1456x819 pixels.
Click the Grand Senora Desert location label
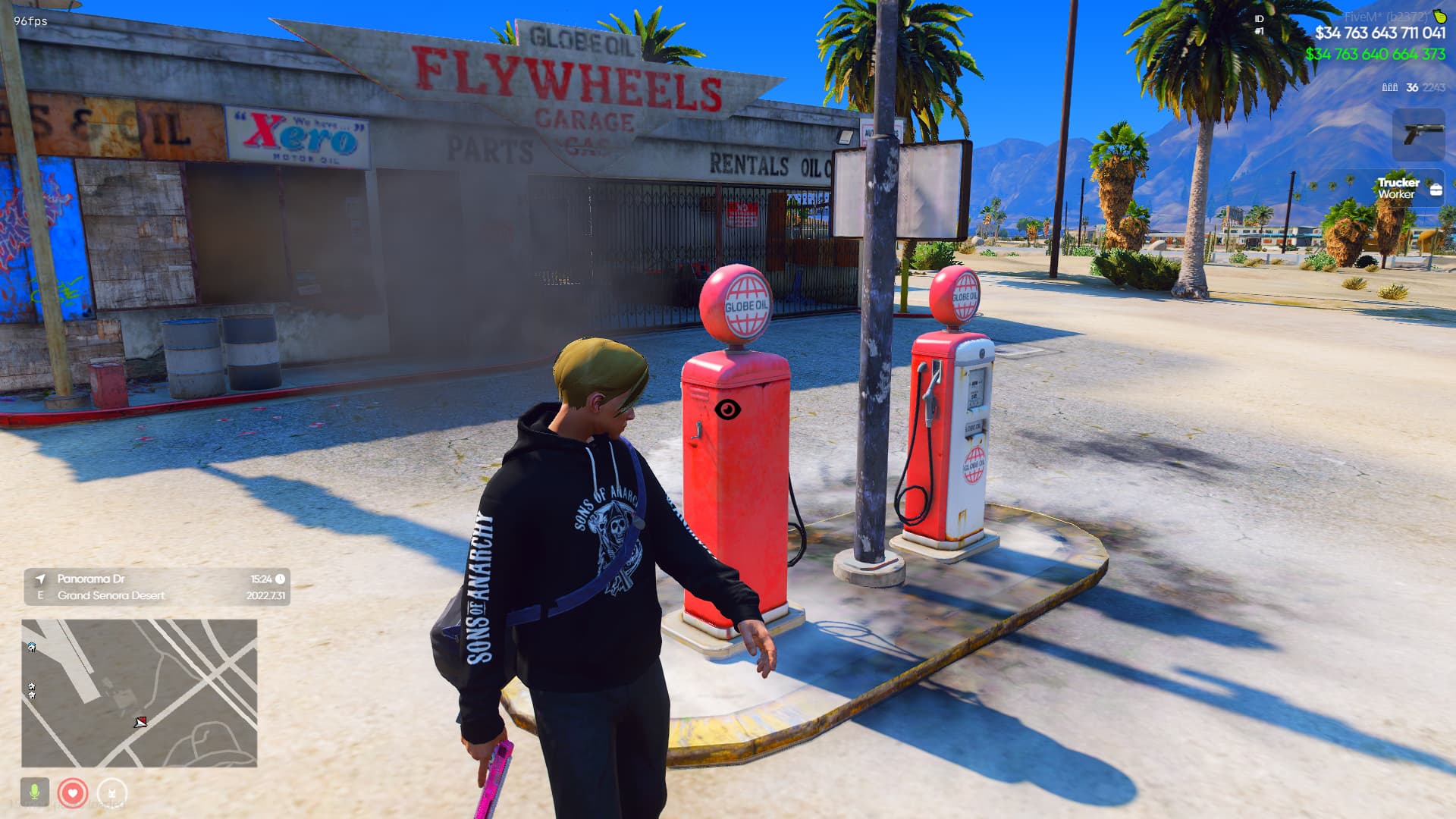pos(111,595)
